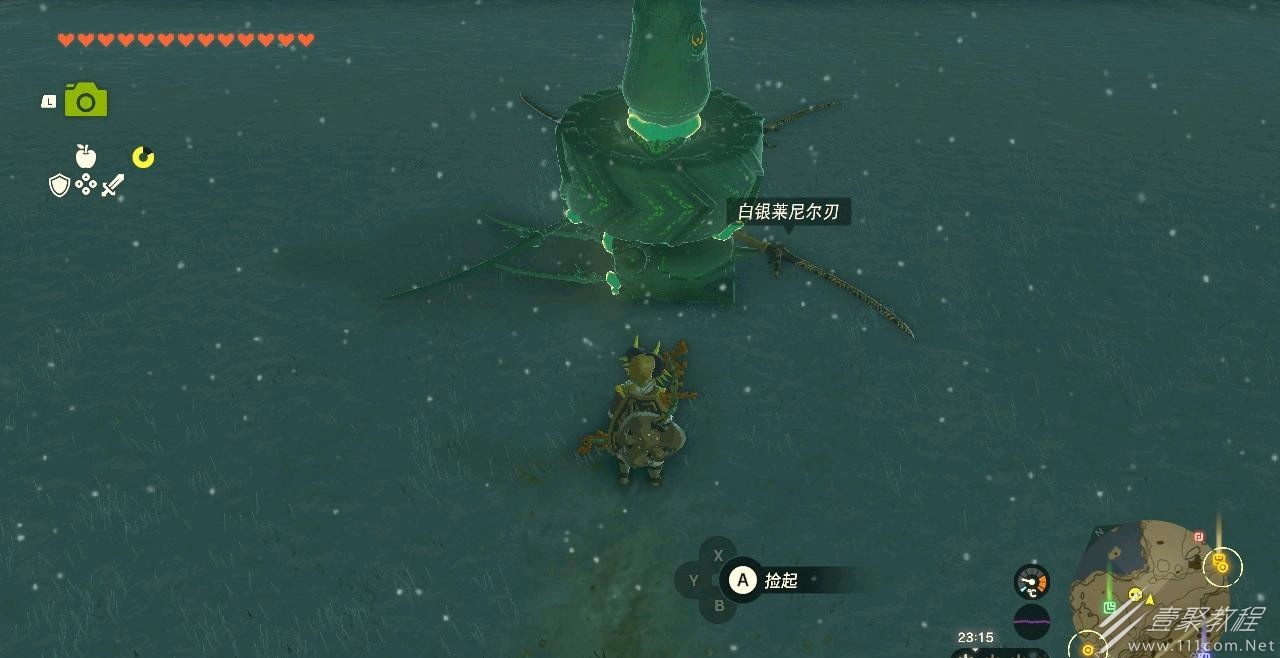This screenshot has height=658, width=1280.
Task: Click the temperature gauge icon
Action: 1031,582
